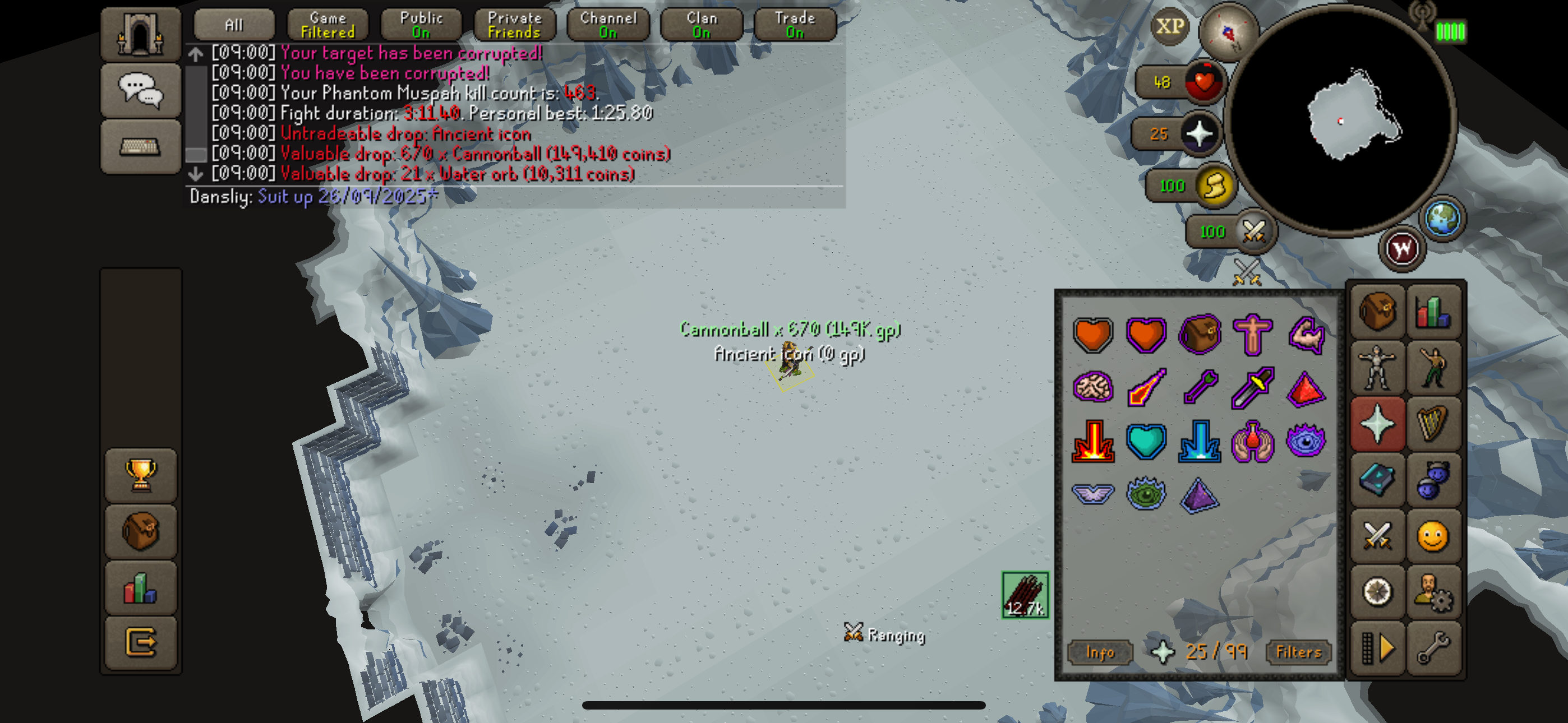The height and width of the screenshot is (723, 1568).
Task: Click the compass to face north
Action: click(x=1227, y=31)
